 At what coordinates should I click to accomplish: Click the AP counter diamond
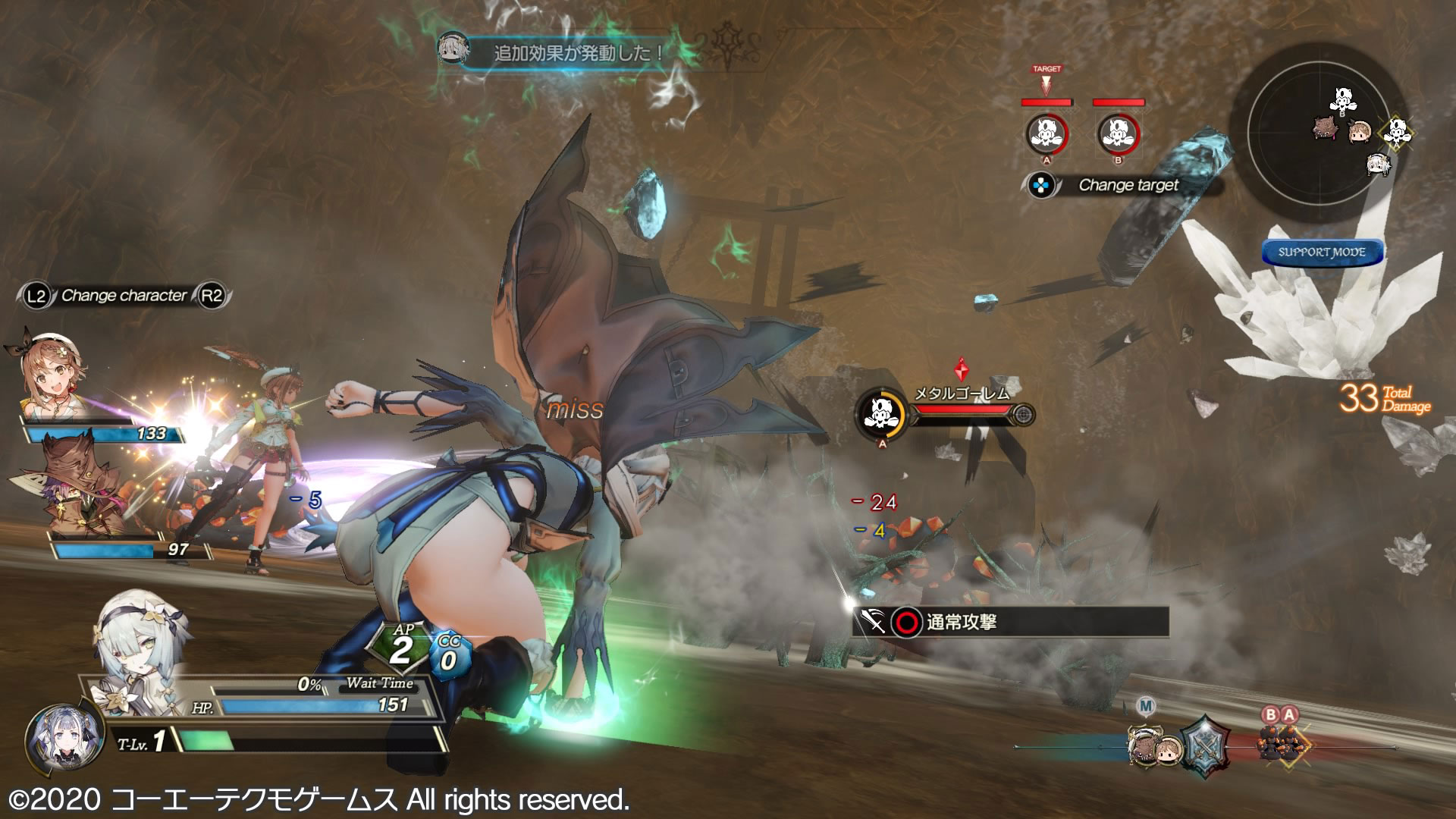[x=401, y=648]
